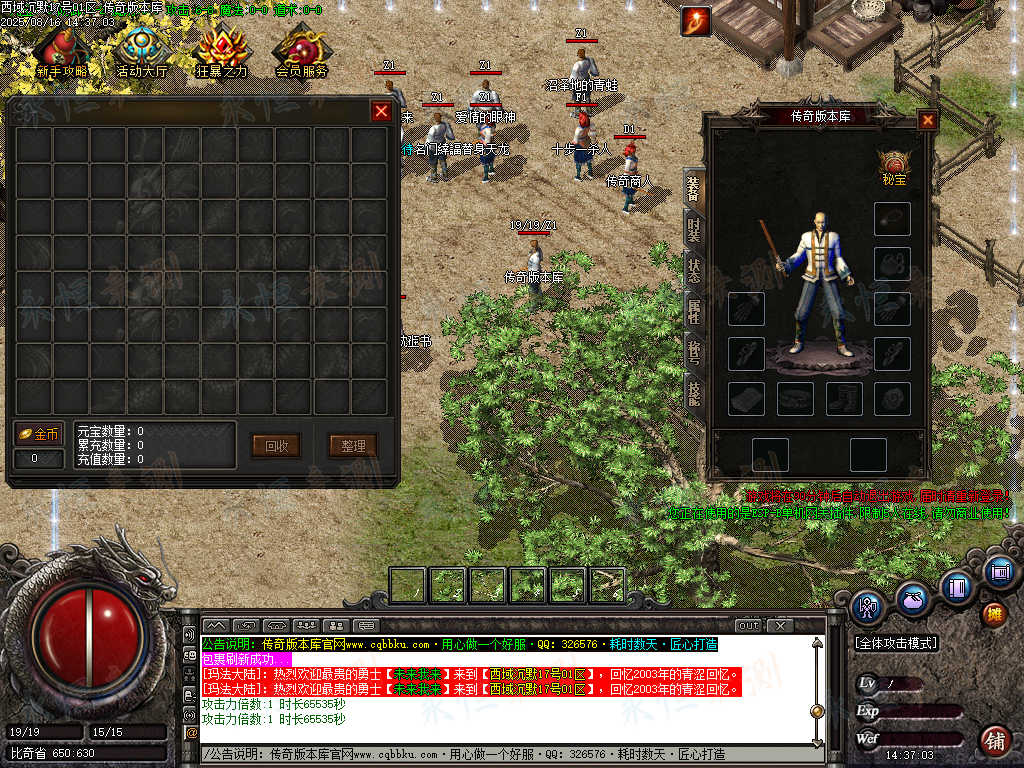Viewport: 1024px width, 768px height.
Task: Open the 活动大厅 event hall
Action: pyautogui.click(x=142, y=53)
